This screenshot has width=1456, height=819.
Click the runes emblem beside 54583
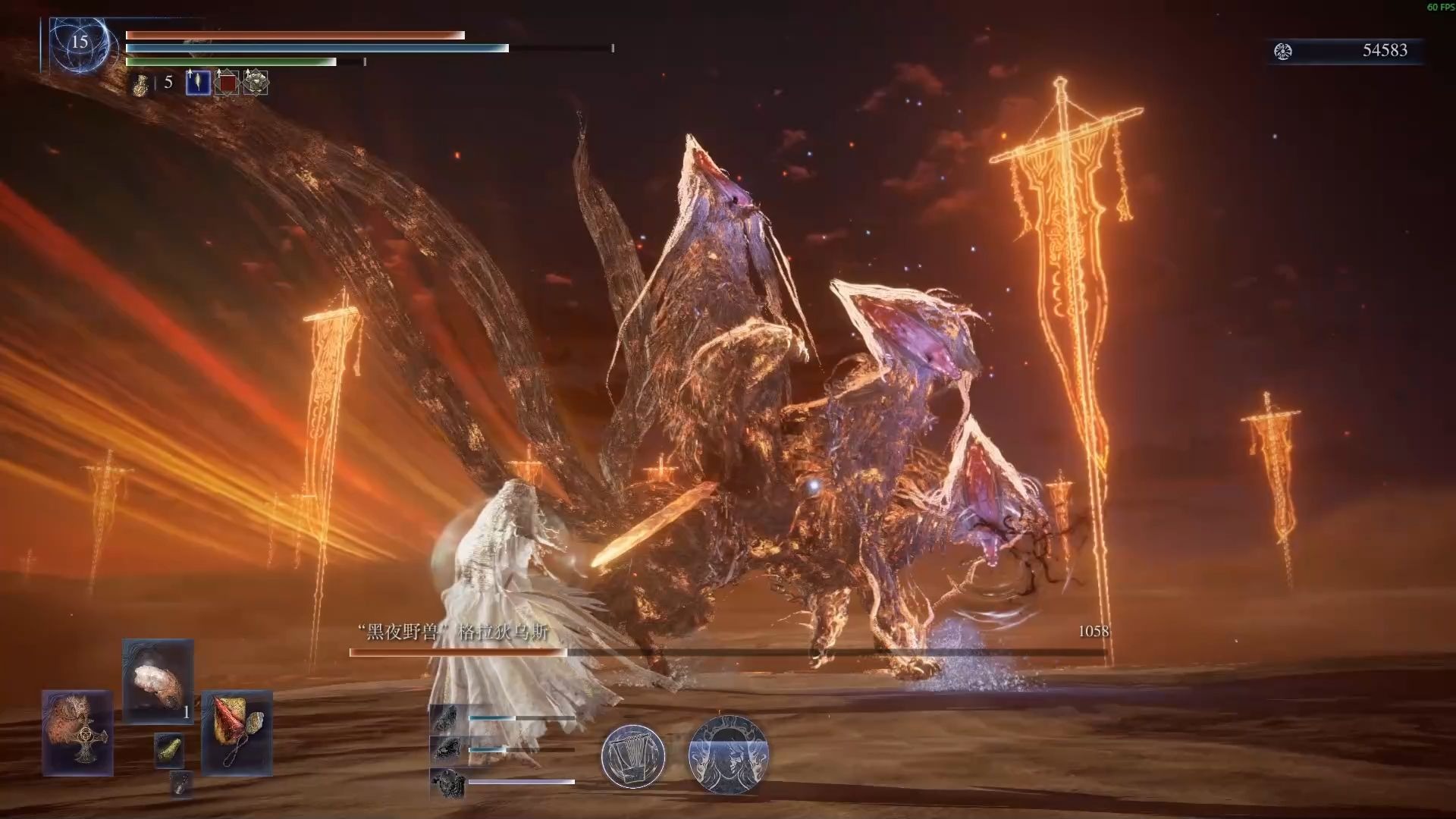tap(1283, 51)
